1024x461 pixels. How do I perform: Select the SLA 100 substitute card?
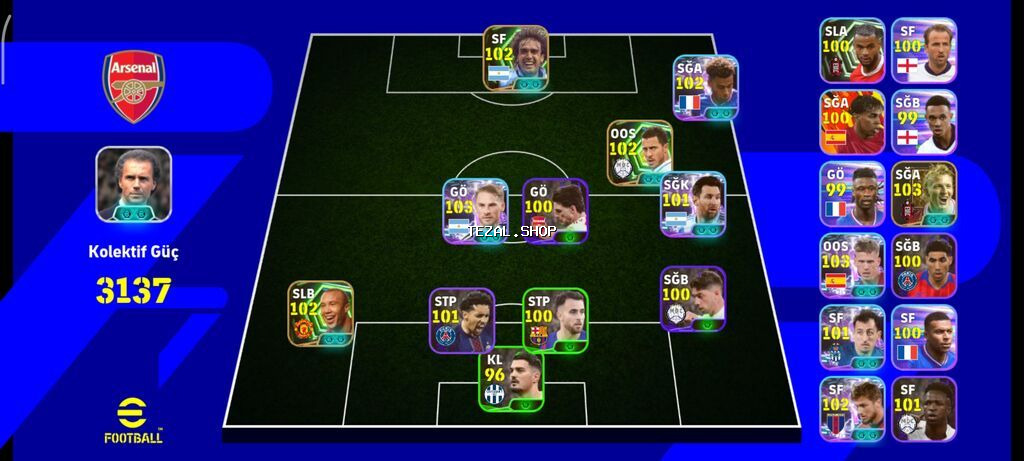(x=852, y=50)
